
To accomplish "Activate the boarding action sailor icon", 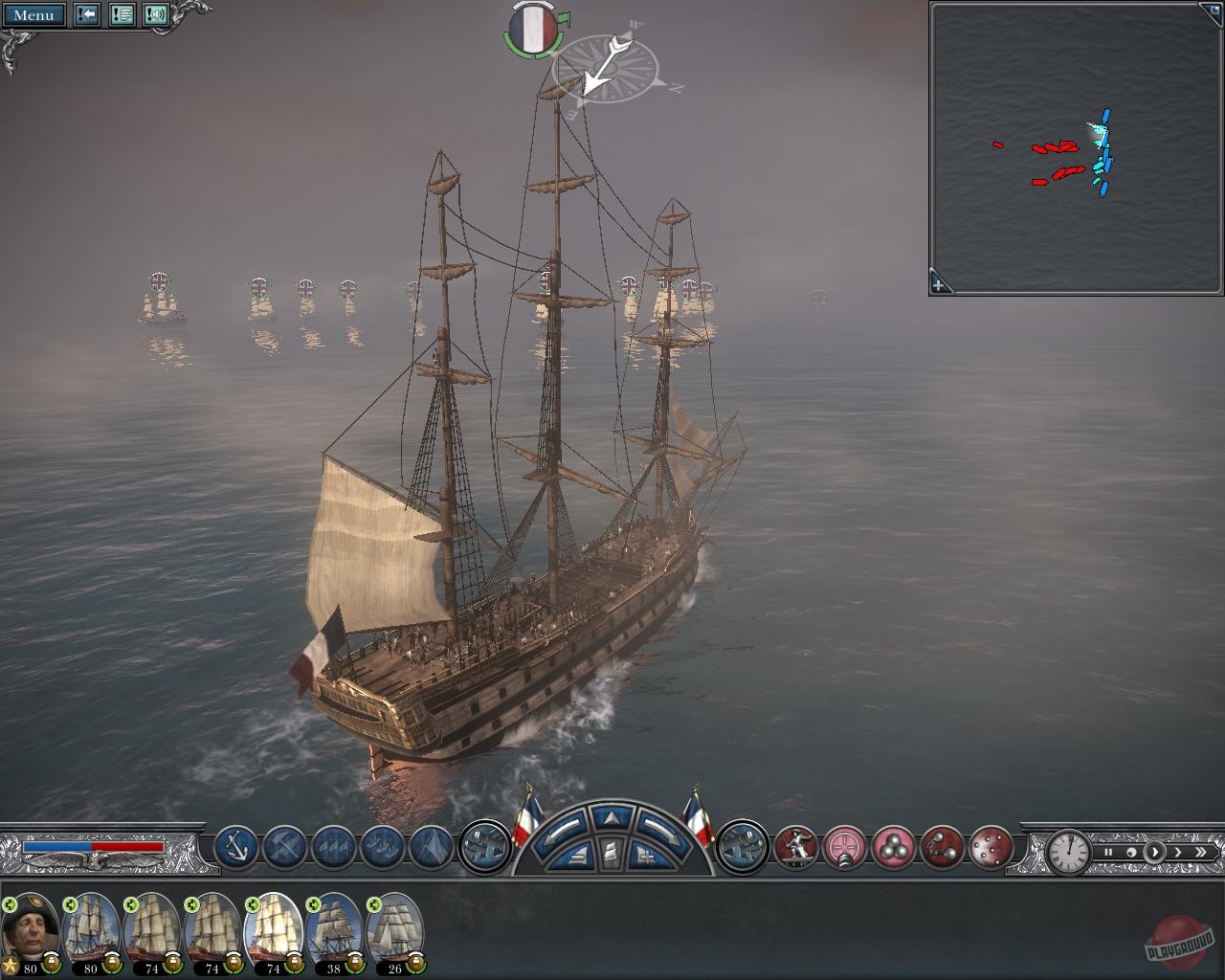I will [795, 847].
